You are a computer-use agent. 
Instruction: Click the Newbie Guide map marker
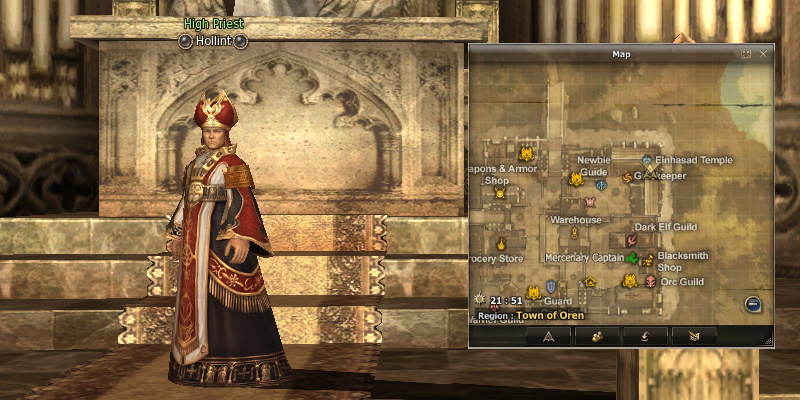[576, 179]
